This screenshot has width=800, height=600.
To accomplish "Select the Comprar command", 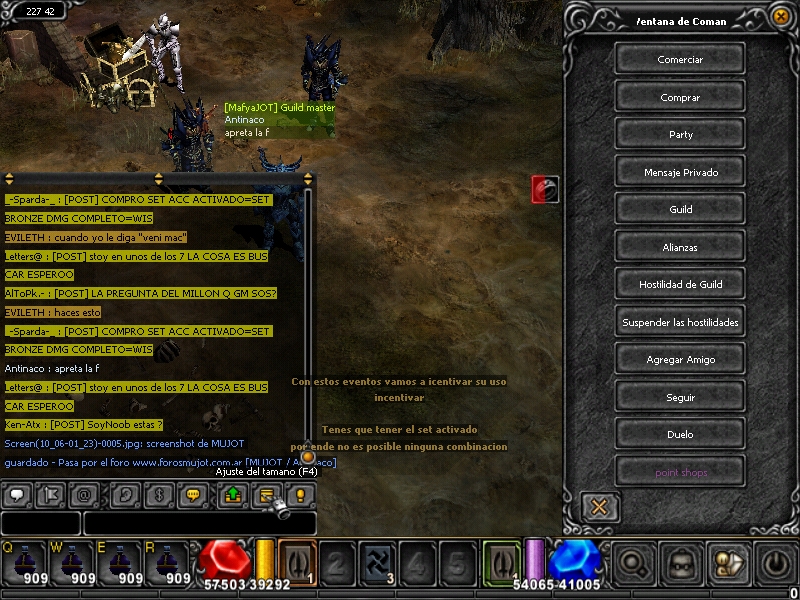I will 680,97.
